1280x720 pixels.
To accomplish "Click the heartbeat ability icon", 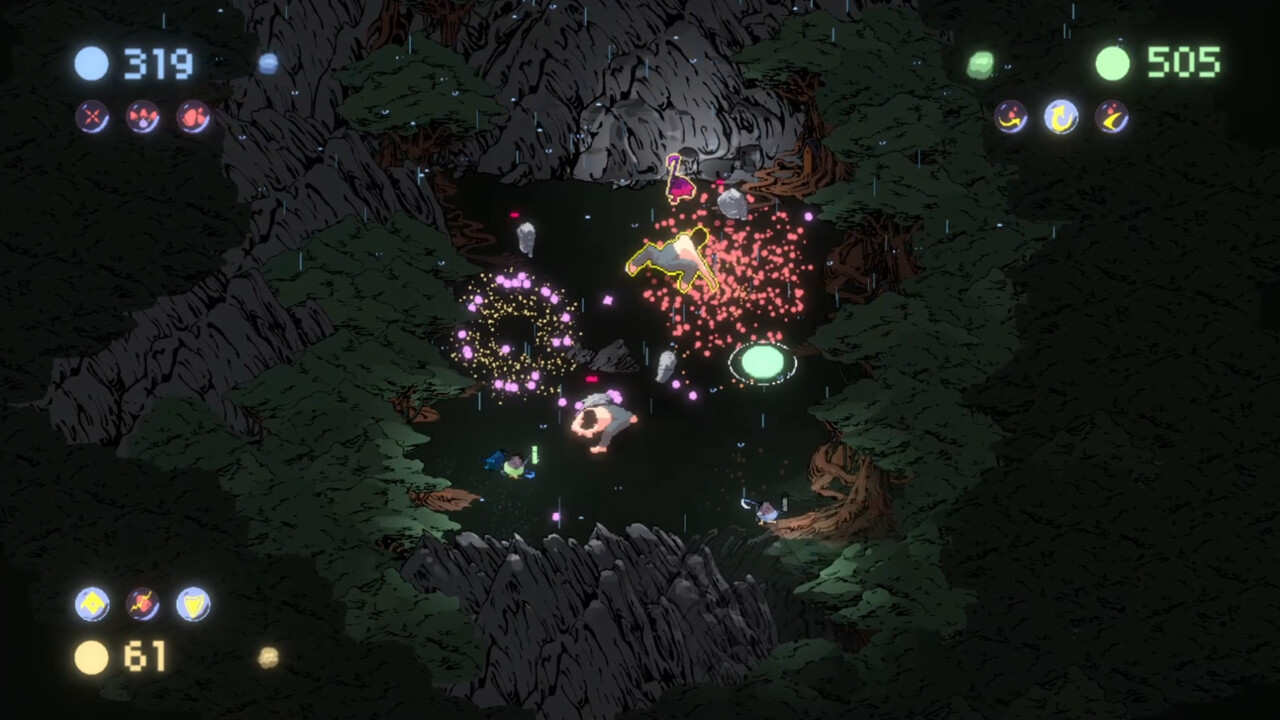I will [x=143, y=603].
